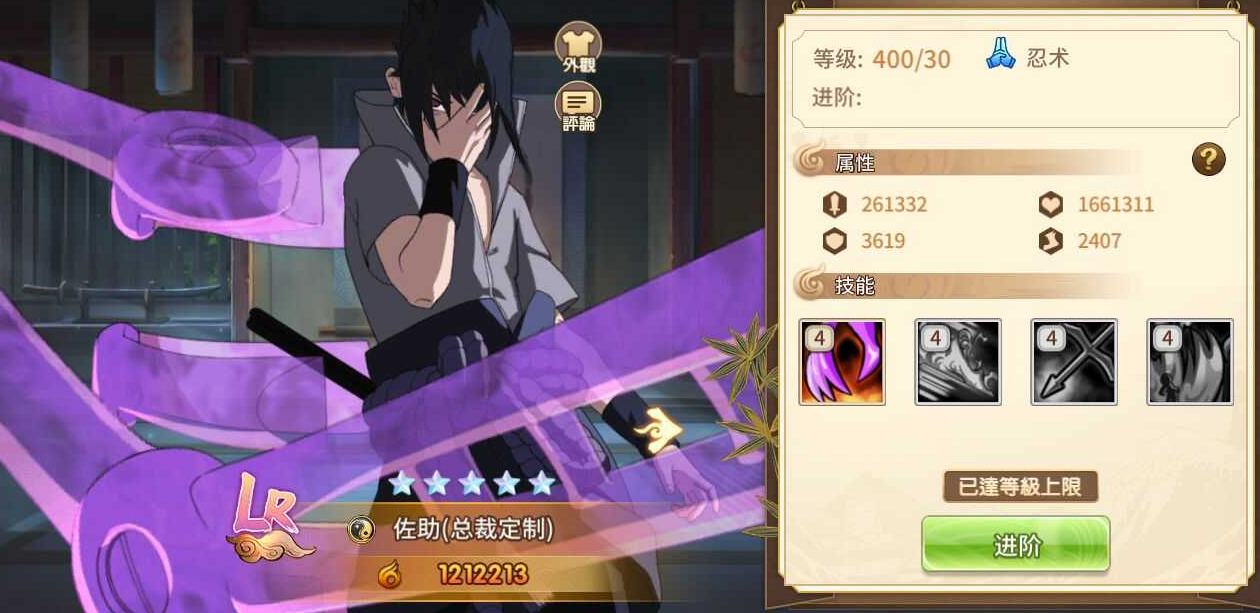Open the 評論 comments icon

click(x=578, y=105)
